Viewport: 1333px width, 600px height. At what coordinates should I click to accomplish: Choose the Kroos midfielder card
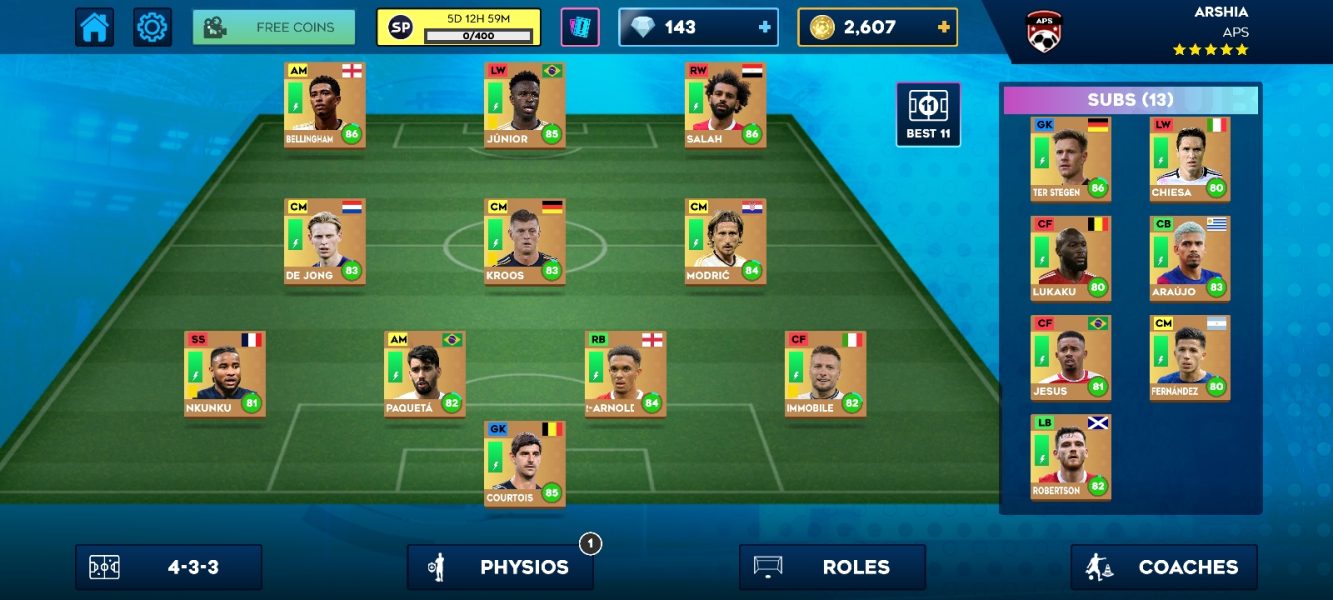[x=524, y=241]
